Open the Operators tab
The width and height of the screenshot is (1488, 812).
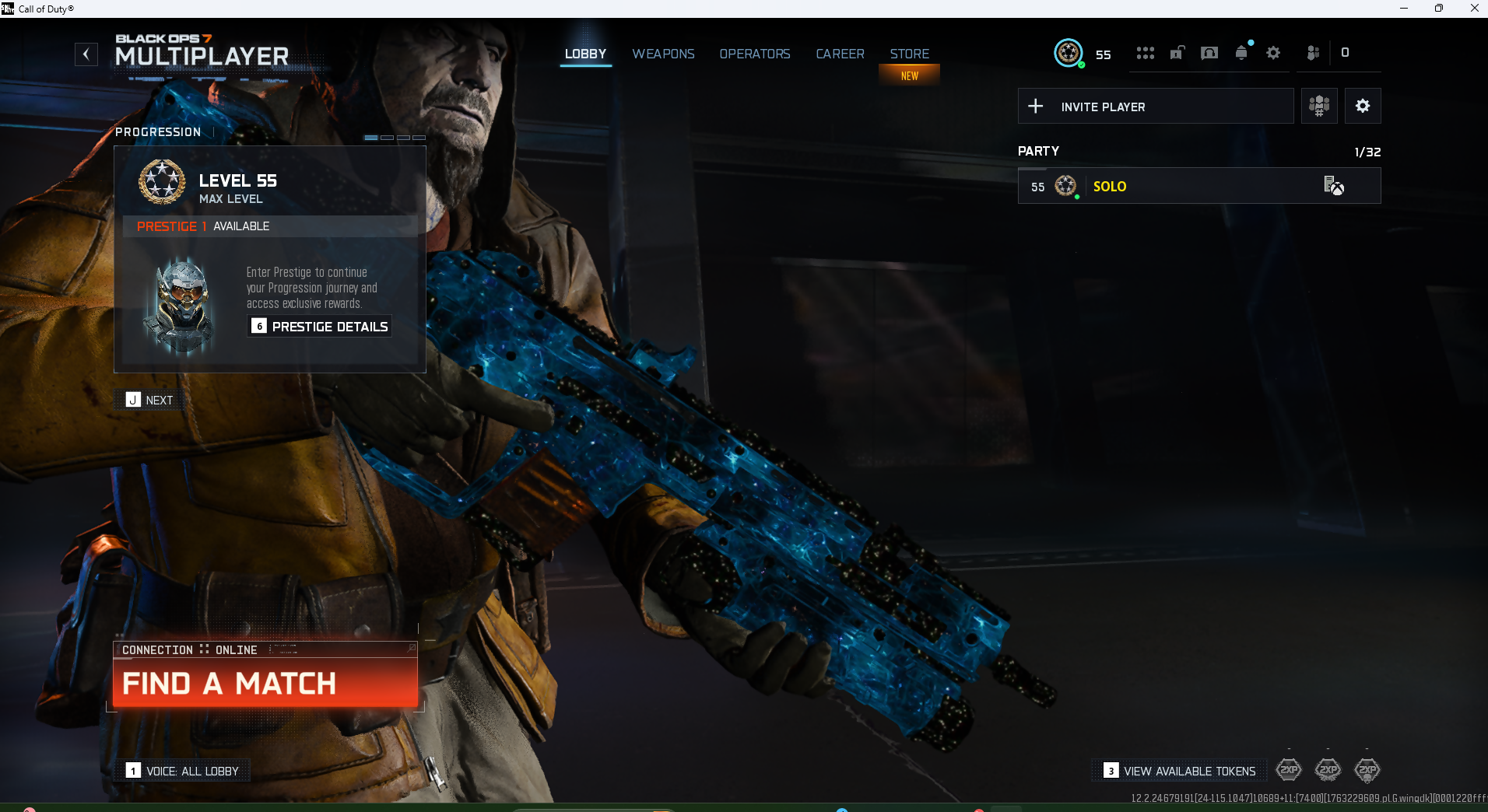(754, 54)
